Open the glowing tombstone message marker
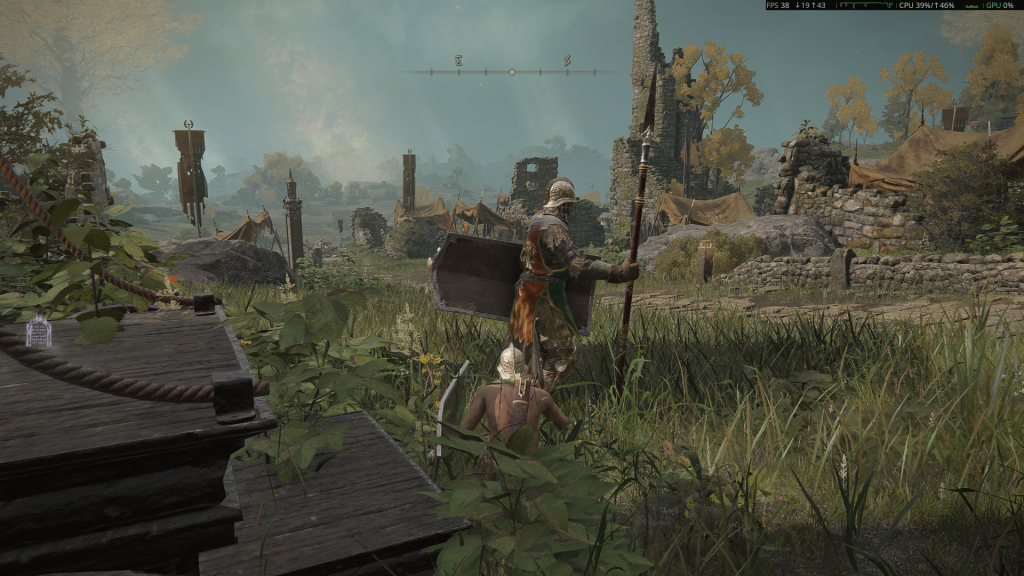The height and width of the screenshot is (576, 1024). [x=38, y=332]
